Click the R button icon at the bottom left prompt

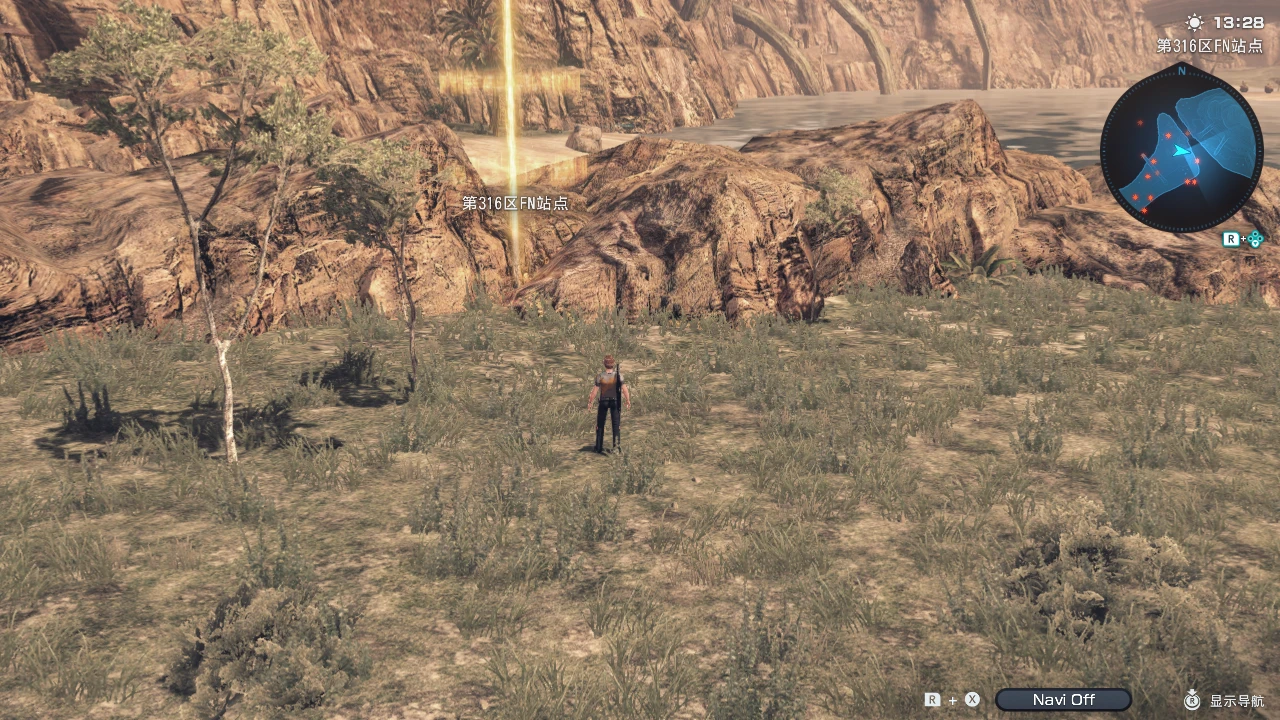click(x=934, y=700)
